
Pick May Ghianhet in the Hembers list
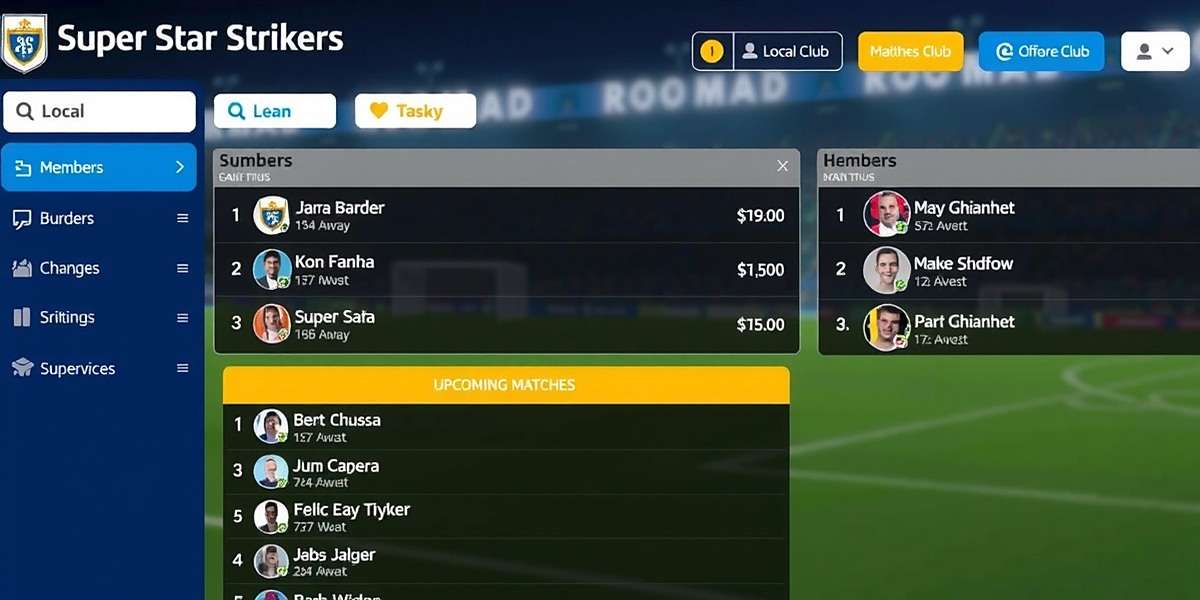[1010, 215]
